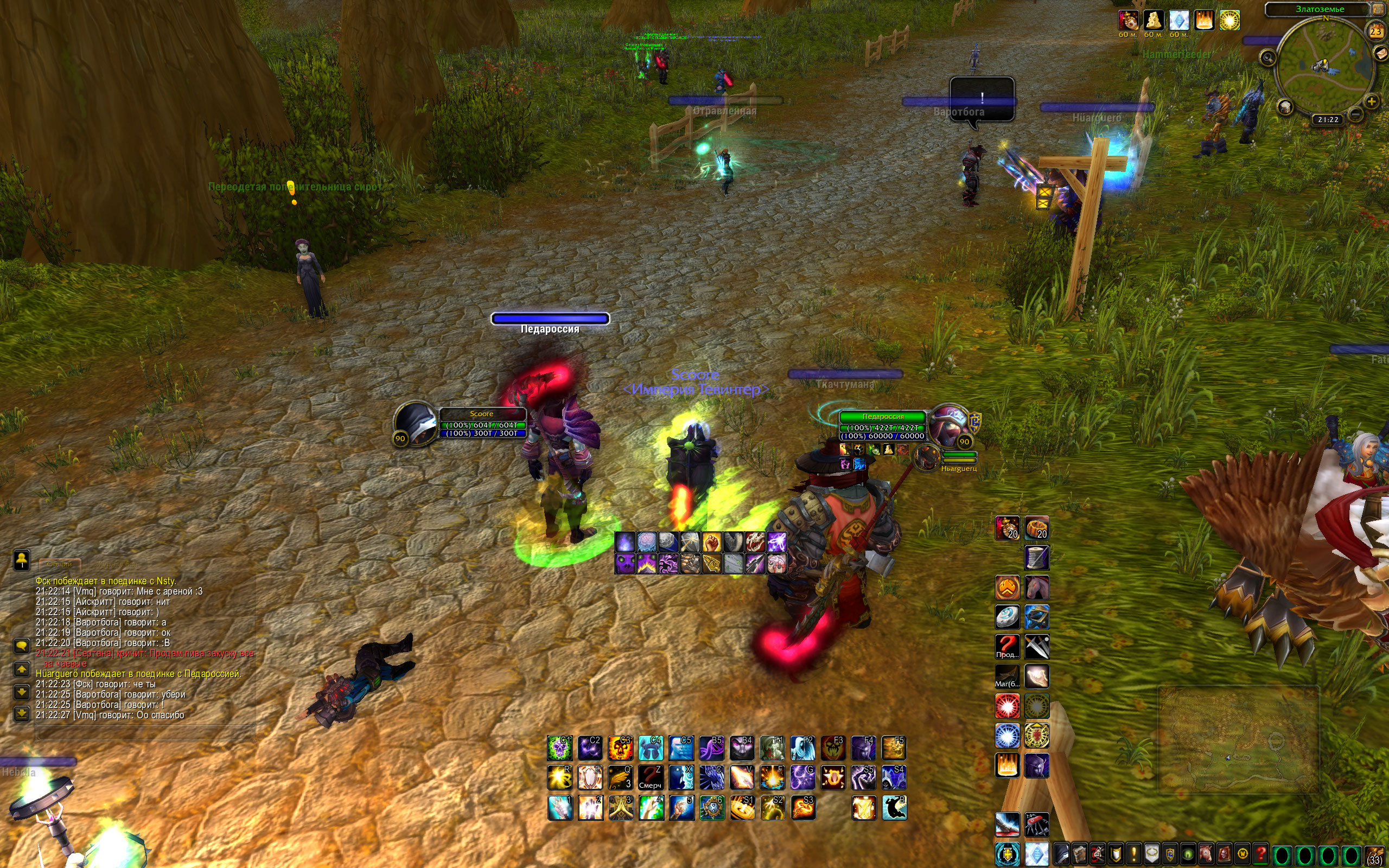
Task: Open the chat menu speech bubble button
Action: [x=22, y=646]
